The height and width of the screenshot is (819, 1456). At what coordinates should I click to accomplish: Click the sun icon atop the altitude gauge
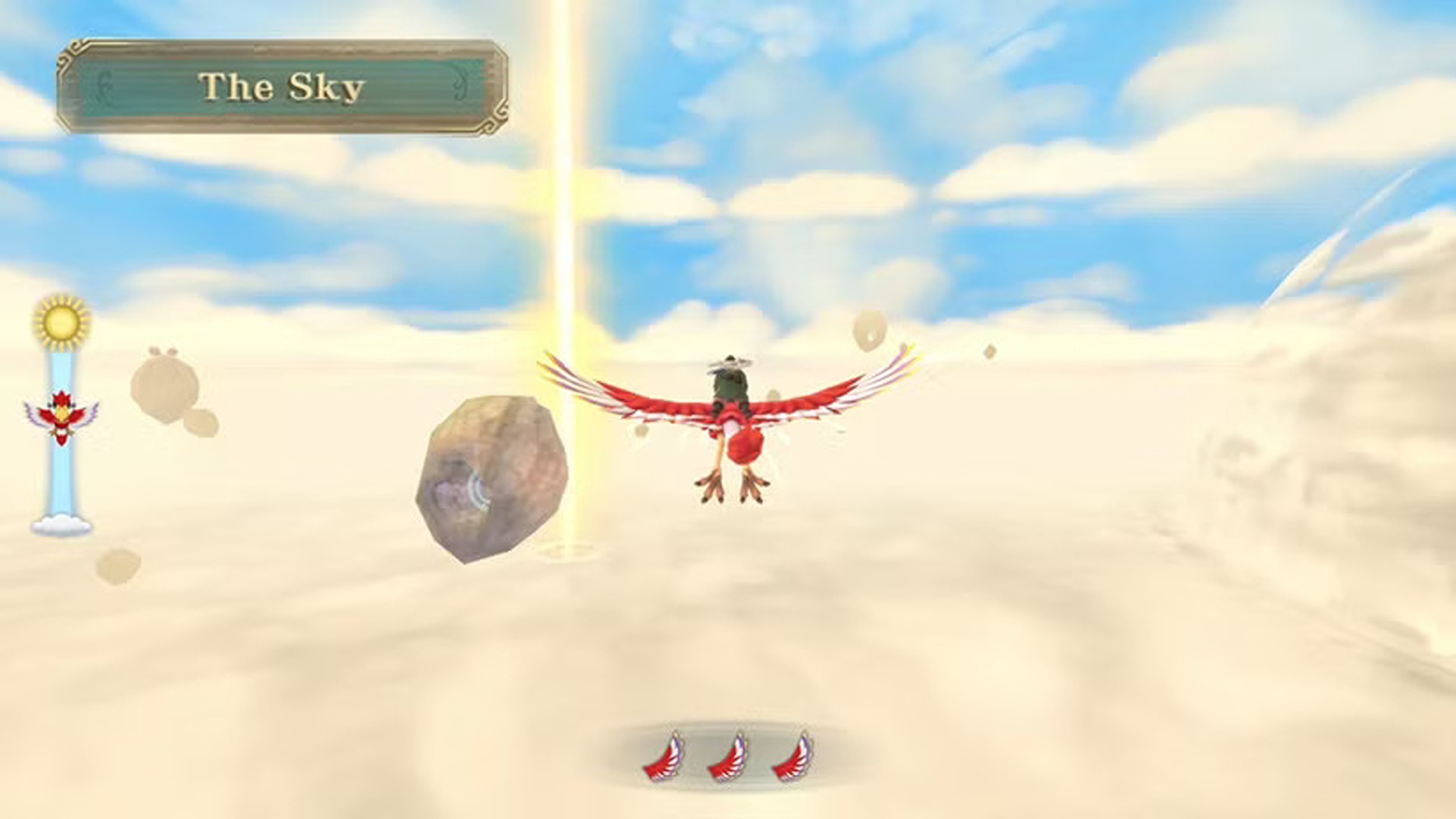pos(59,323)
